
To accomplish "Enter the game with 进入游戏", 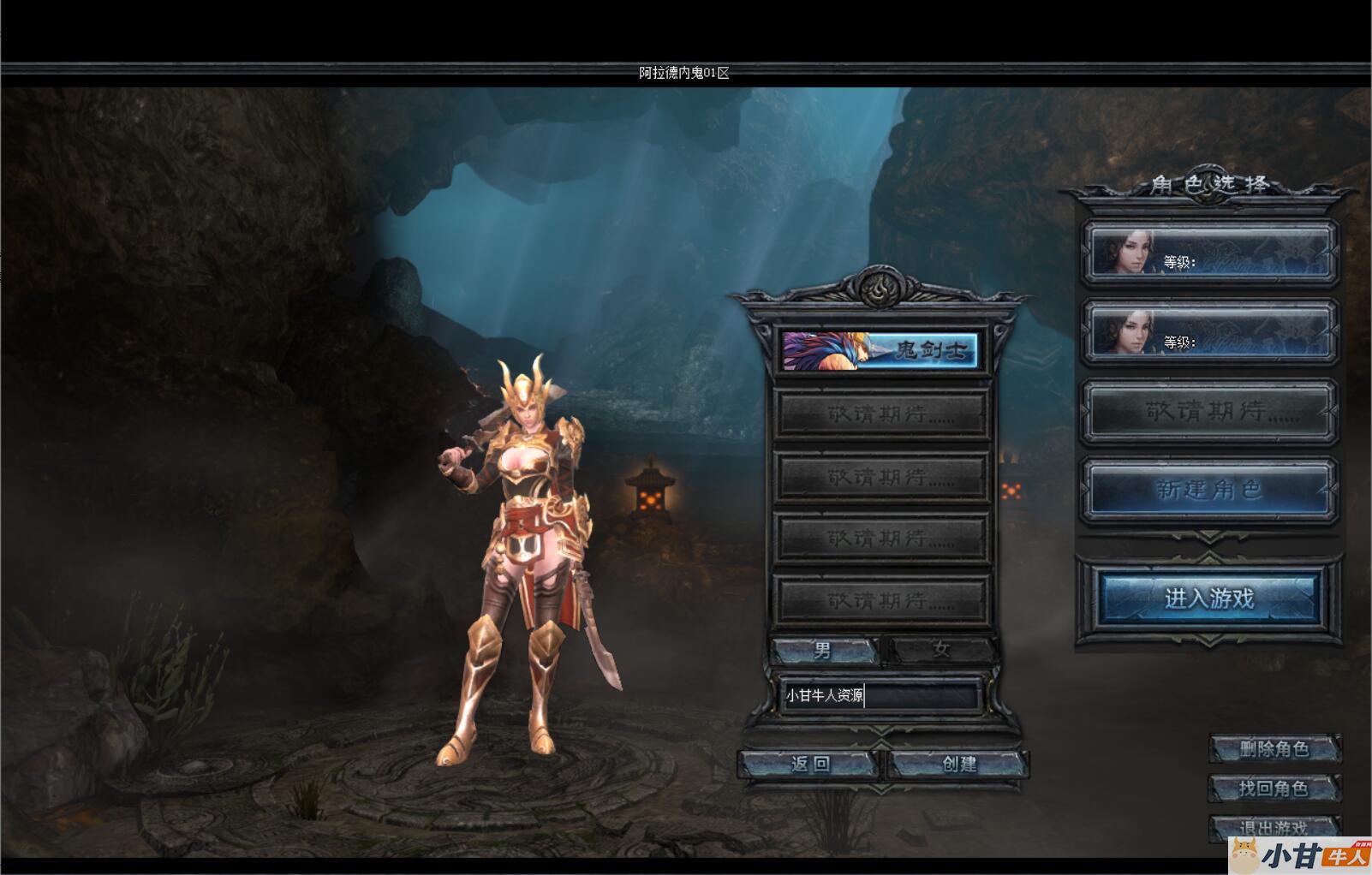I will pos(1208,598).
